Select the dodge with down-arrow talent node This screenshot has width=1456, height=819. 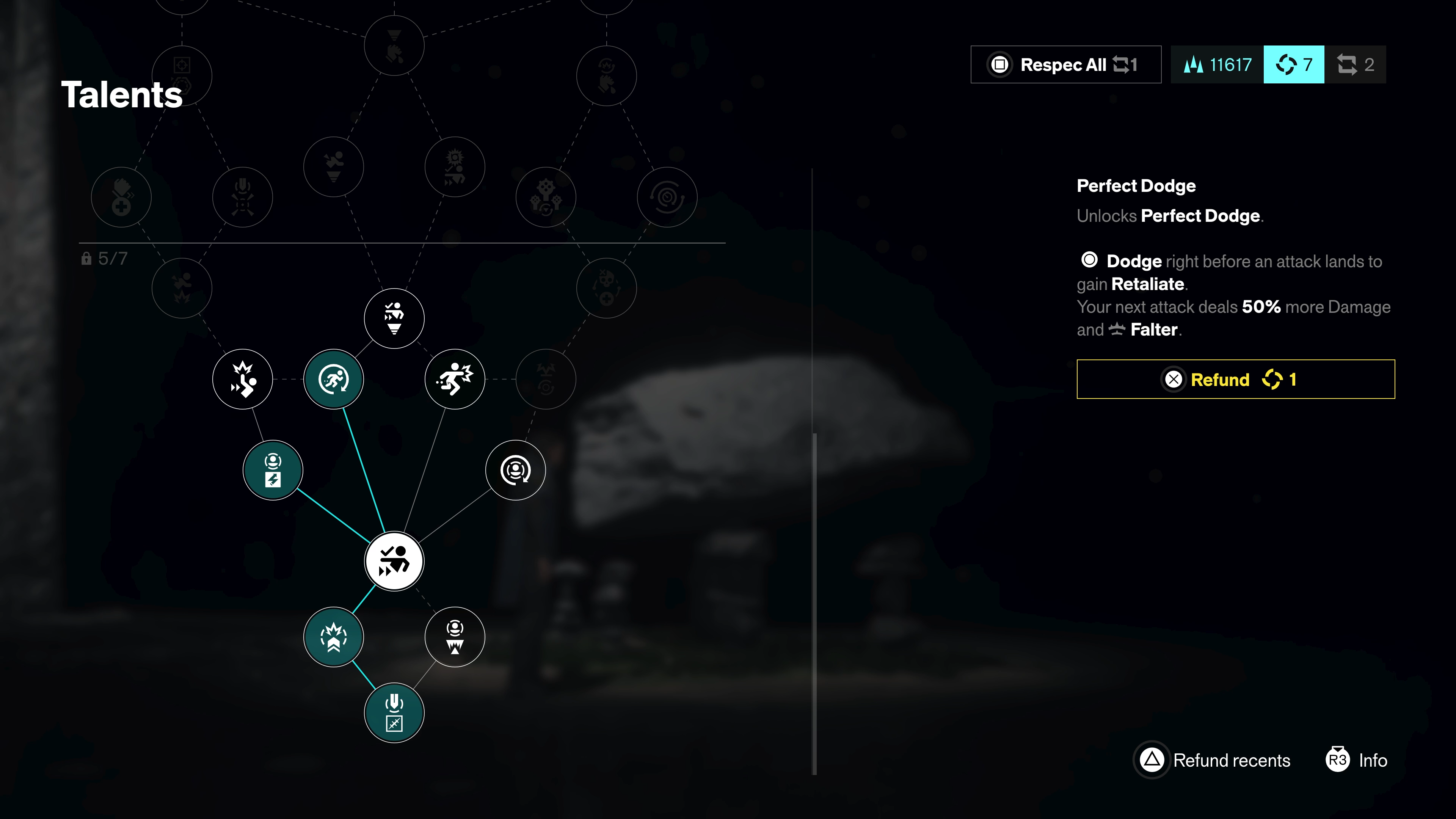[x=394, y=318]
